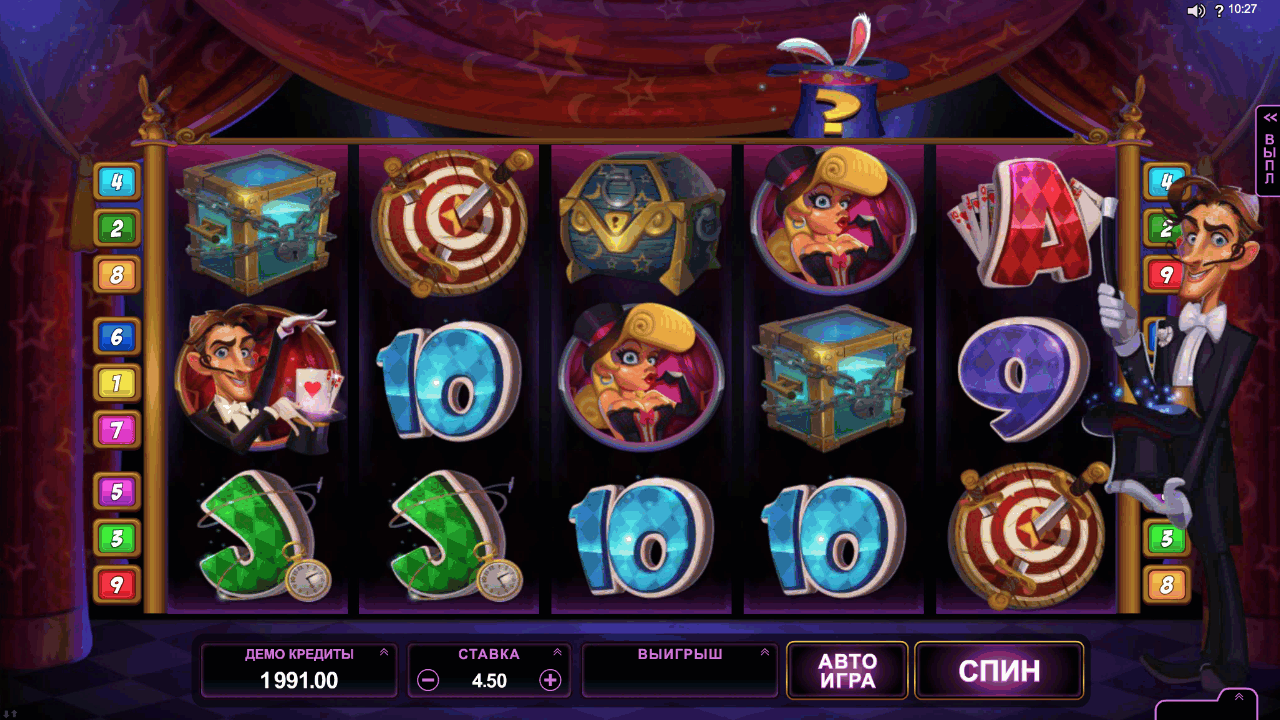Screen dimensions: 1280x720
Task: Select payline badge 9 at bottom left
Action: pyautogui.click(x=117, y=584)
